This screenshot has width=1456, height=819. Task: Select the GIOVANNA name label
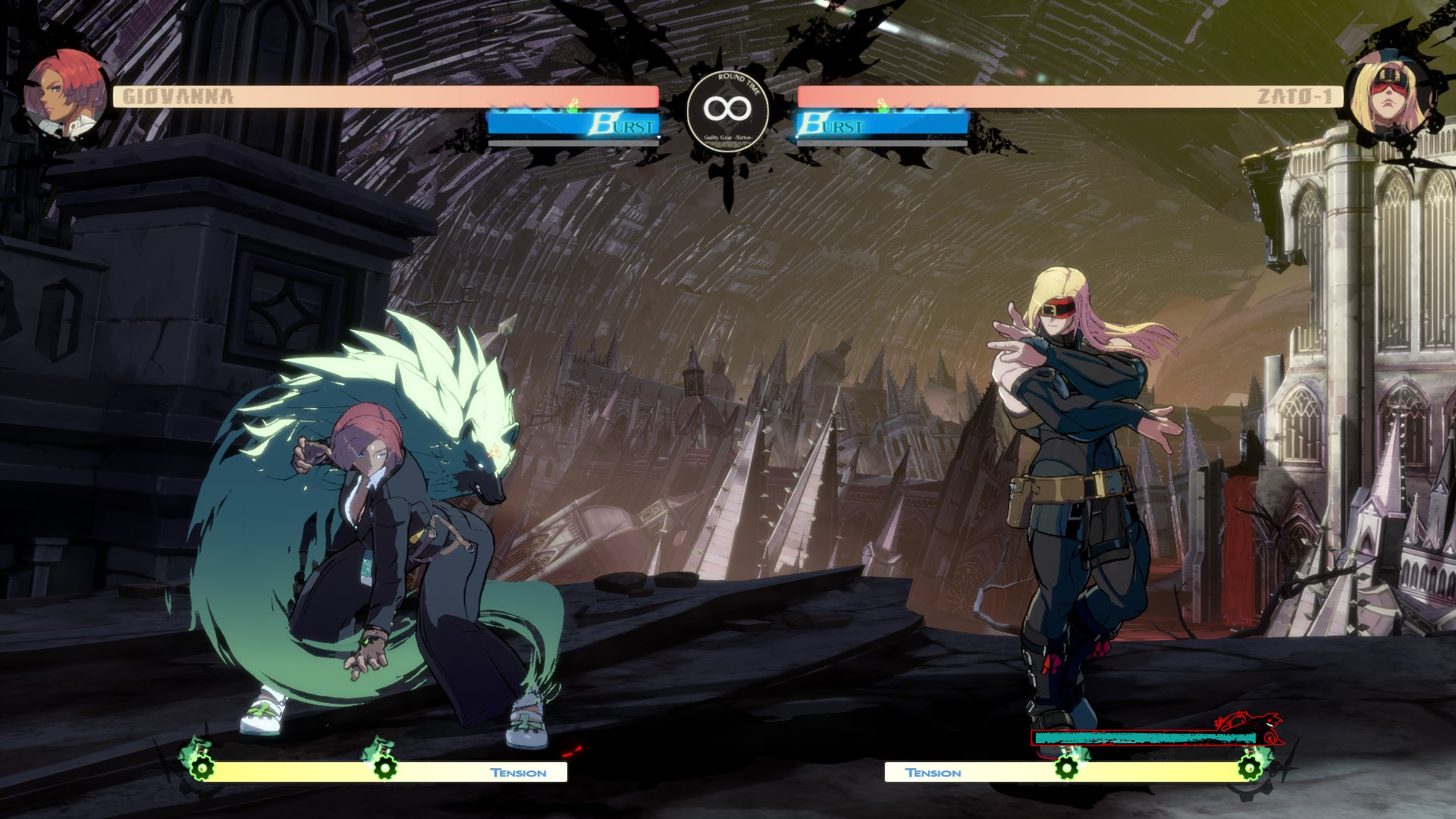coord(175,95)
